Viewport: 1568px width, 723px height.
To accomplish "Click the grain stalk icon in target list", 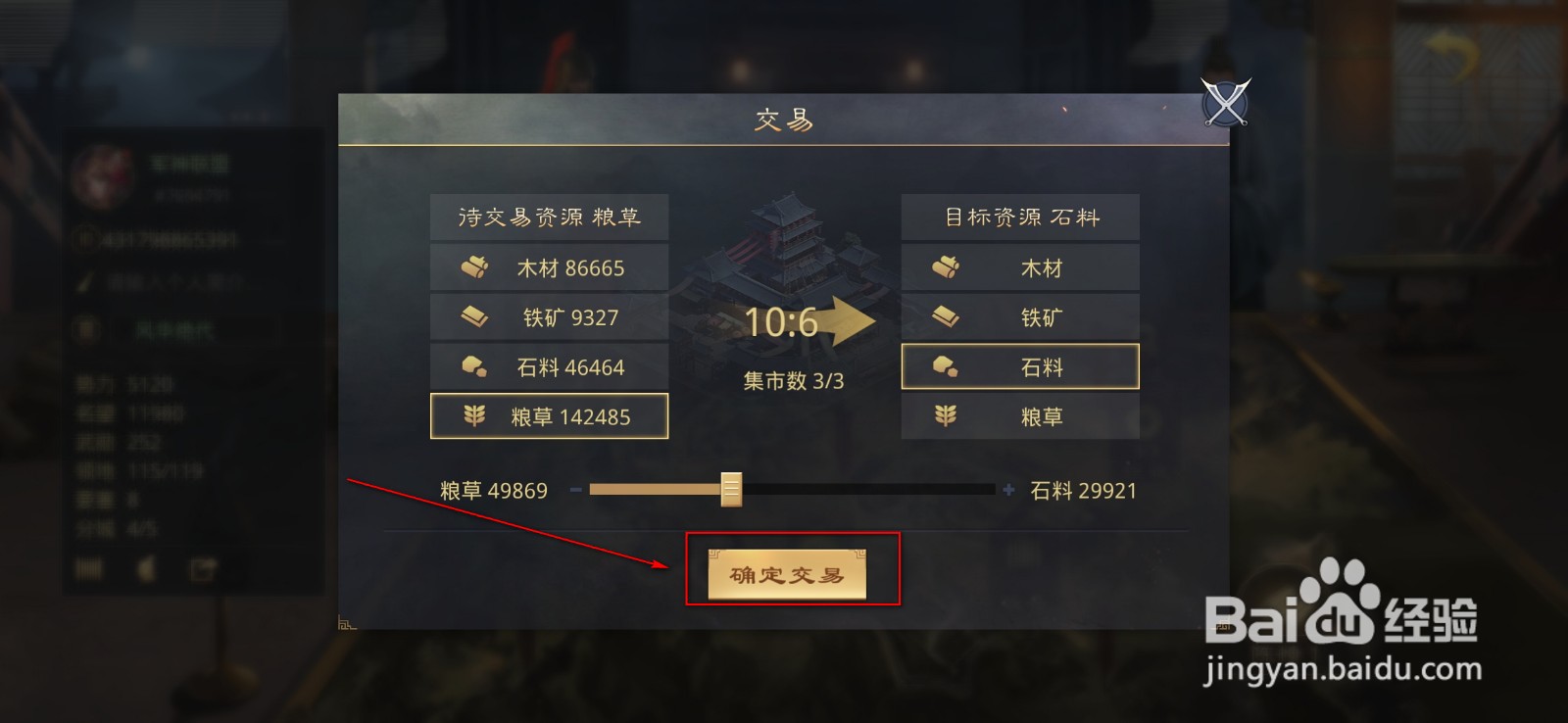I will [x=948, y=415].
